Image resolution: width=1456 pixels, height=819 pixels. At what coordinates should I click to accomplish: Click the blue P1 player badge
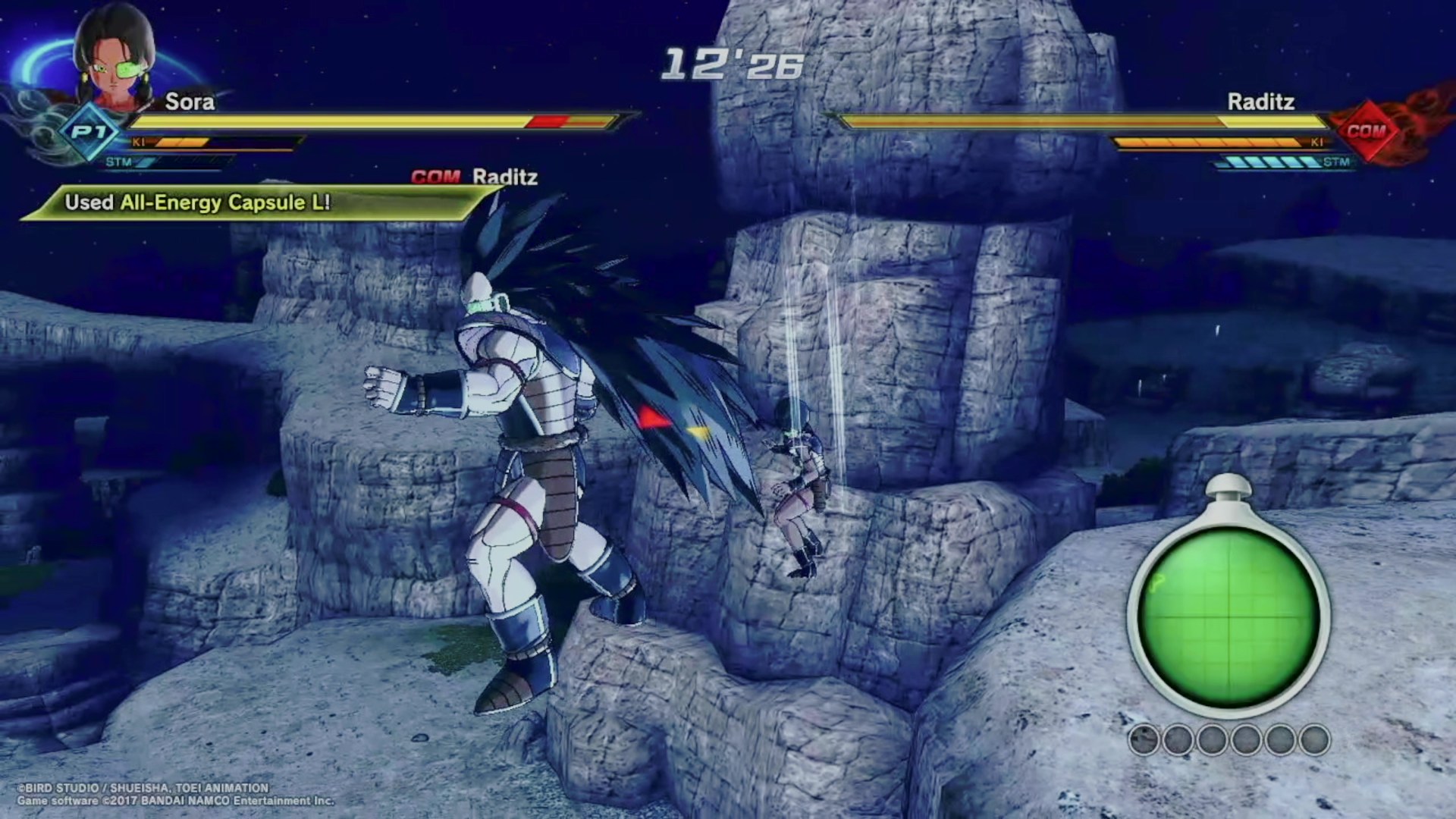[90, 132]
